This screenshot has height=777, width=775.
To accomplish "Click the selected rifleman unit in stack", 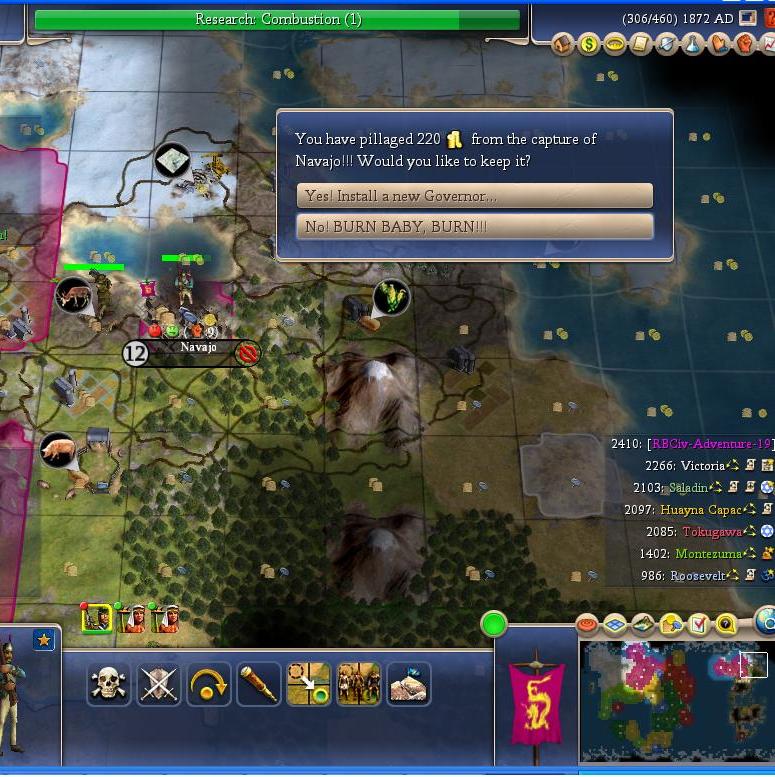I will click(x=96, y=618).
